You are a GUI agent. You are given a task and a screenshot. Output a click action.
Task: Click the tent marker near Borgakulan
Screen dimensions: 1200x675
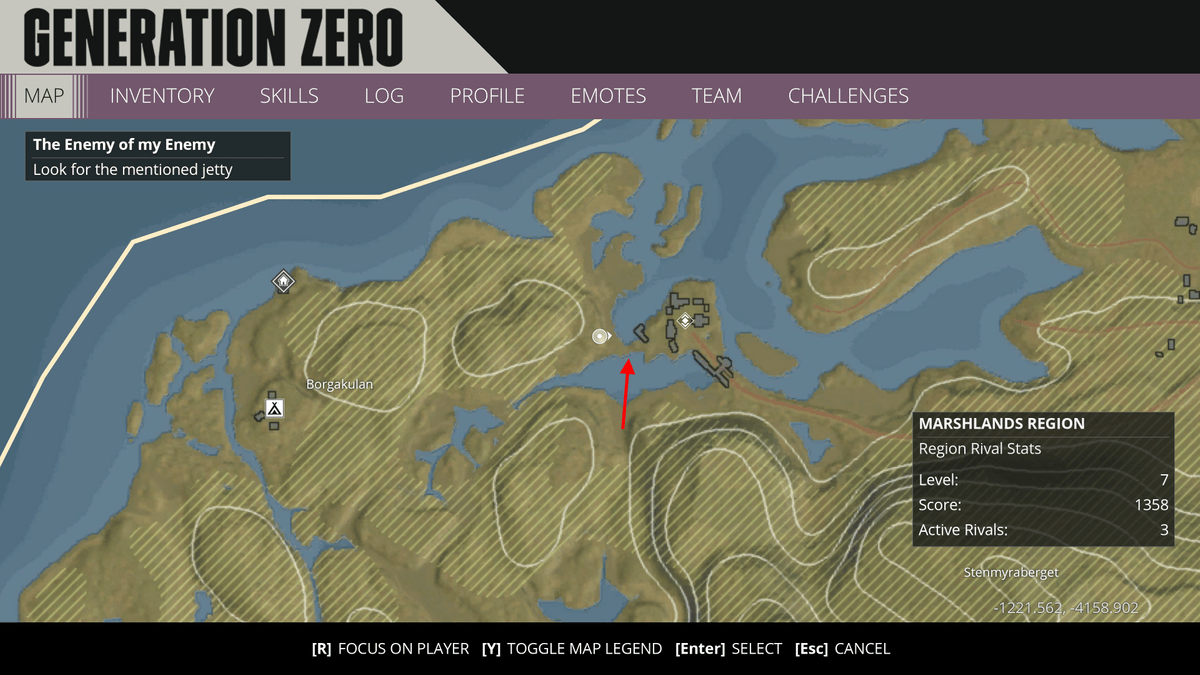274,408
